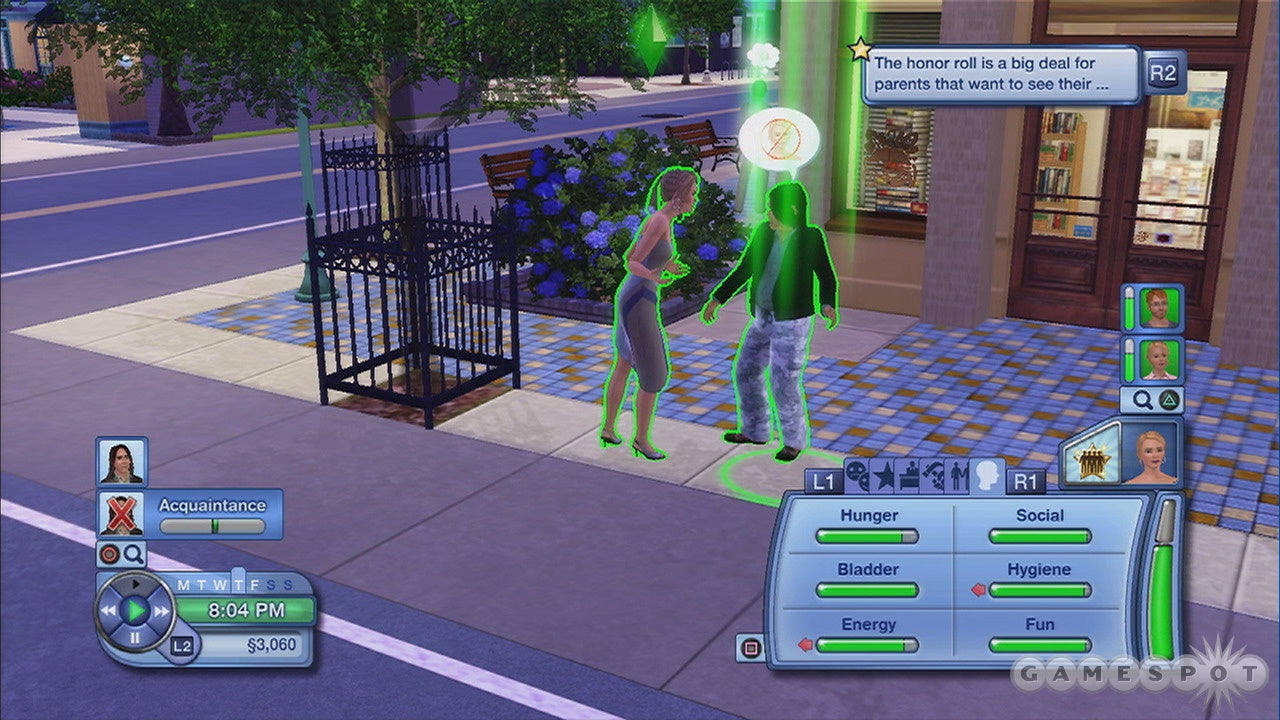Switch to the theater masks tab
The height and width of the screenshot is (720, 1280).
pyautogui.click(x=857, y=476)
